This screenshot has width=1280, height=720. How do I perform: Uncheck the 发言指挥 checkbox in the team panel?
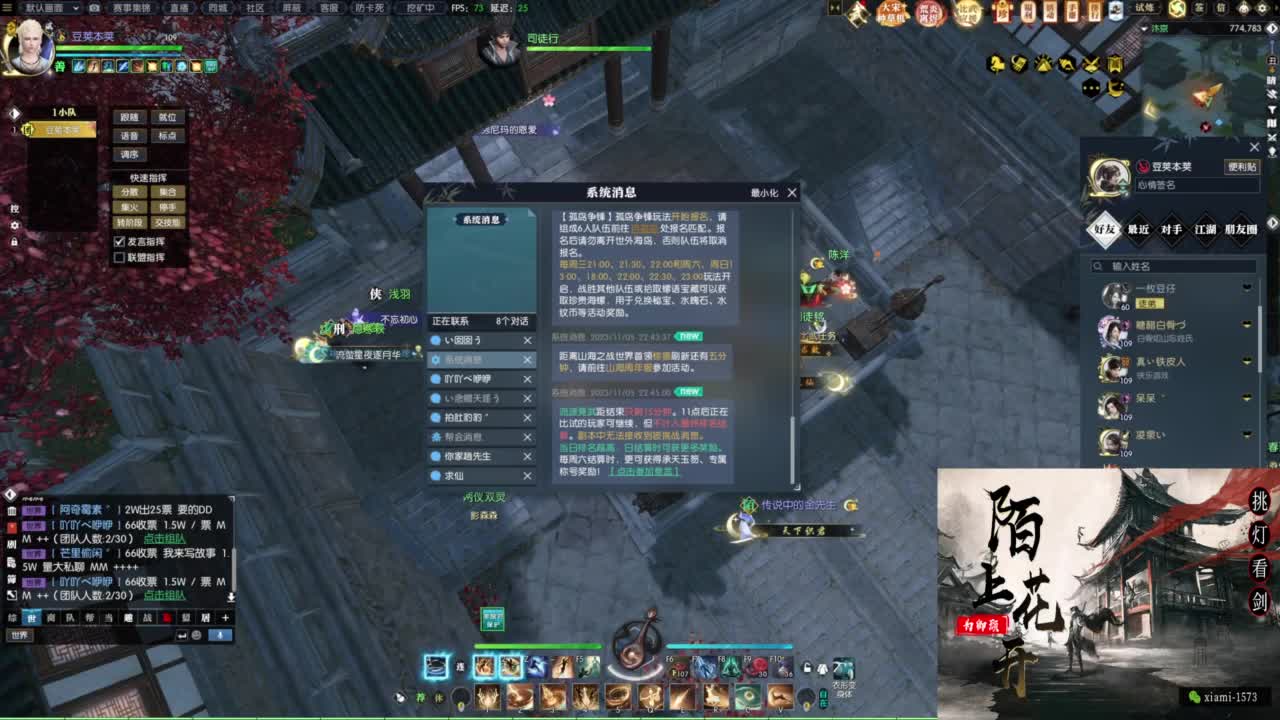[x=119, y=242]
